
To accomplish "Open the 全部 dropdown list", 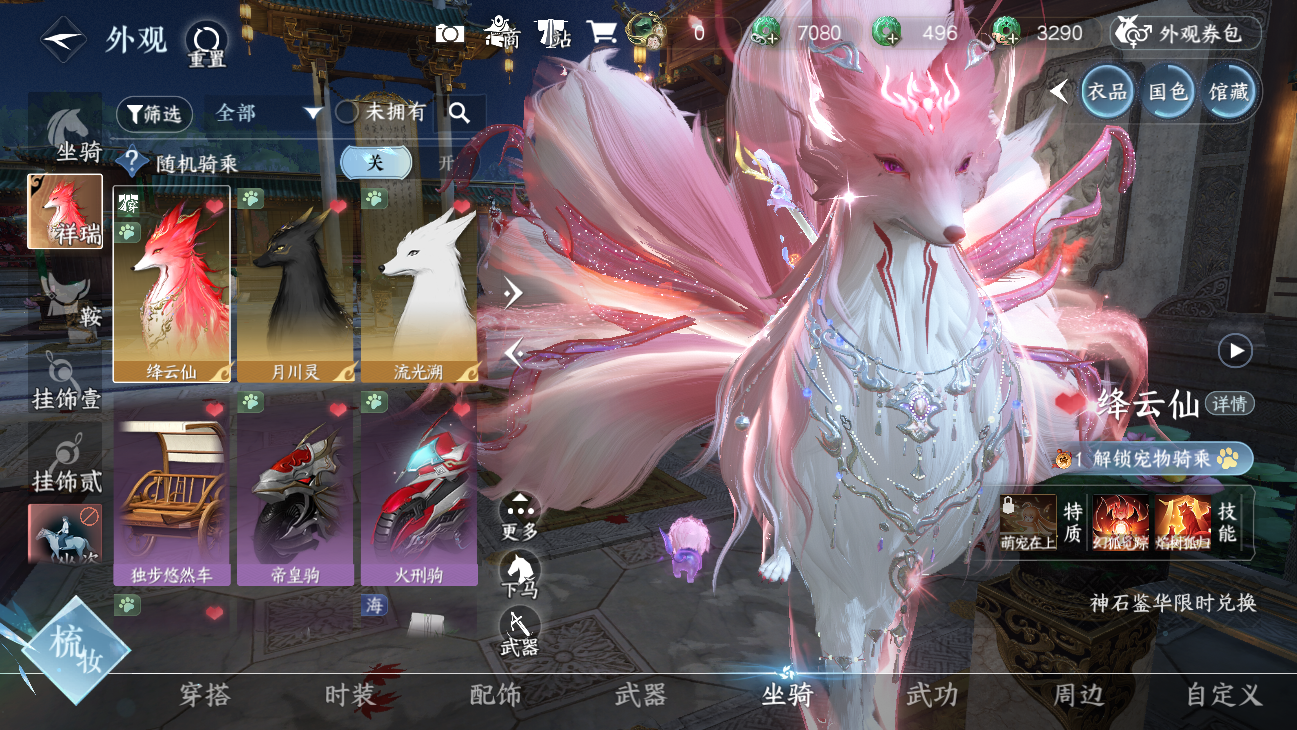I will 268,113.
